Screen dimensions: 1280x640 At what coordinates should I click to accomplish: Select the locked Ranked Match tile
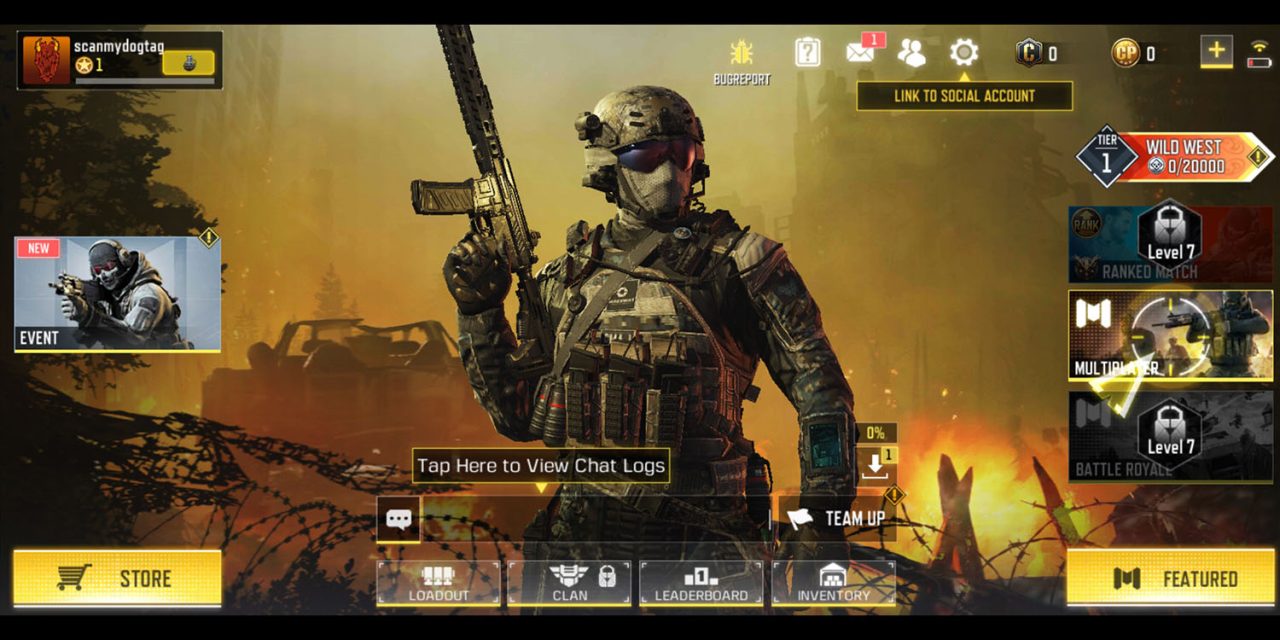pos(1170,245)
